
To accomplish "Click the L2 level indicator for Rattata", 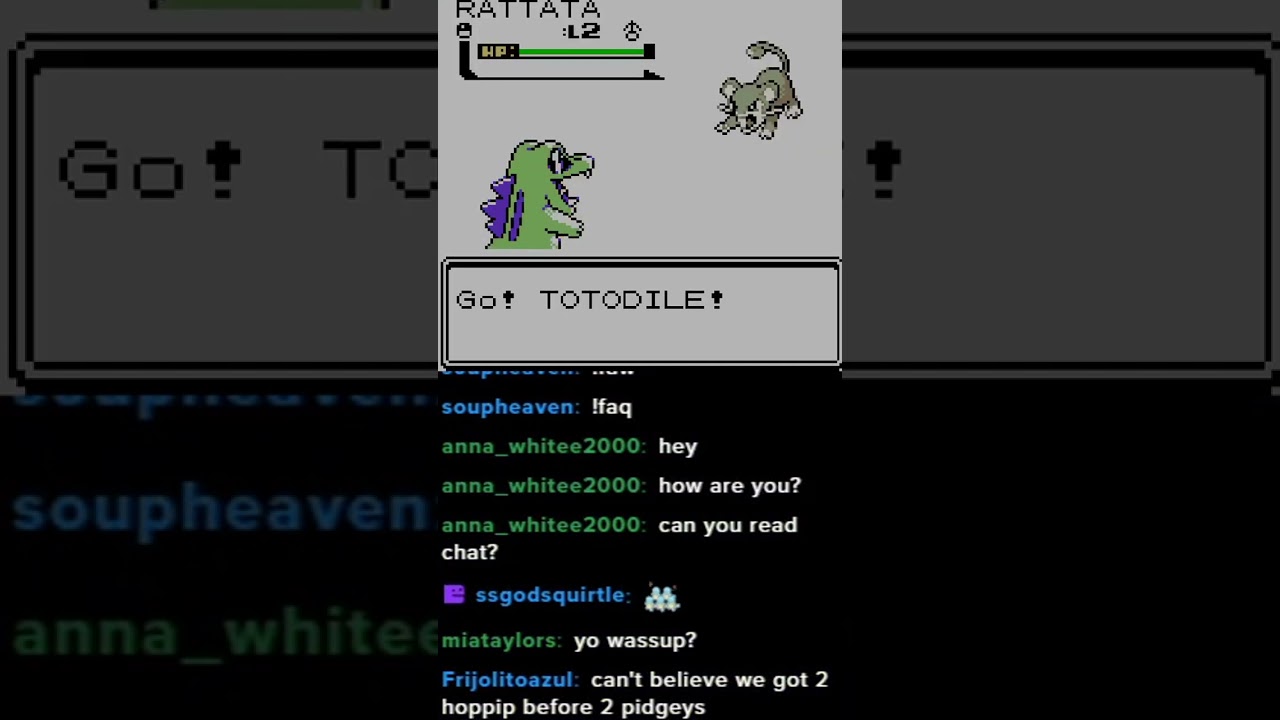I will point(584,31).
